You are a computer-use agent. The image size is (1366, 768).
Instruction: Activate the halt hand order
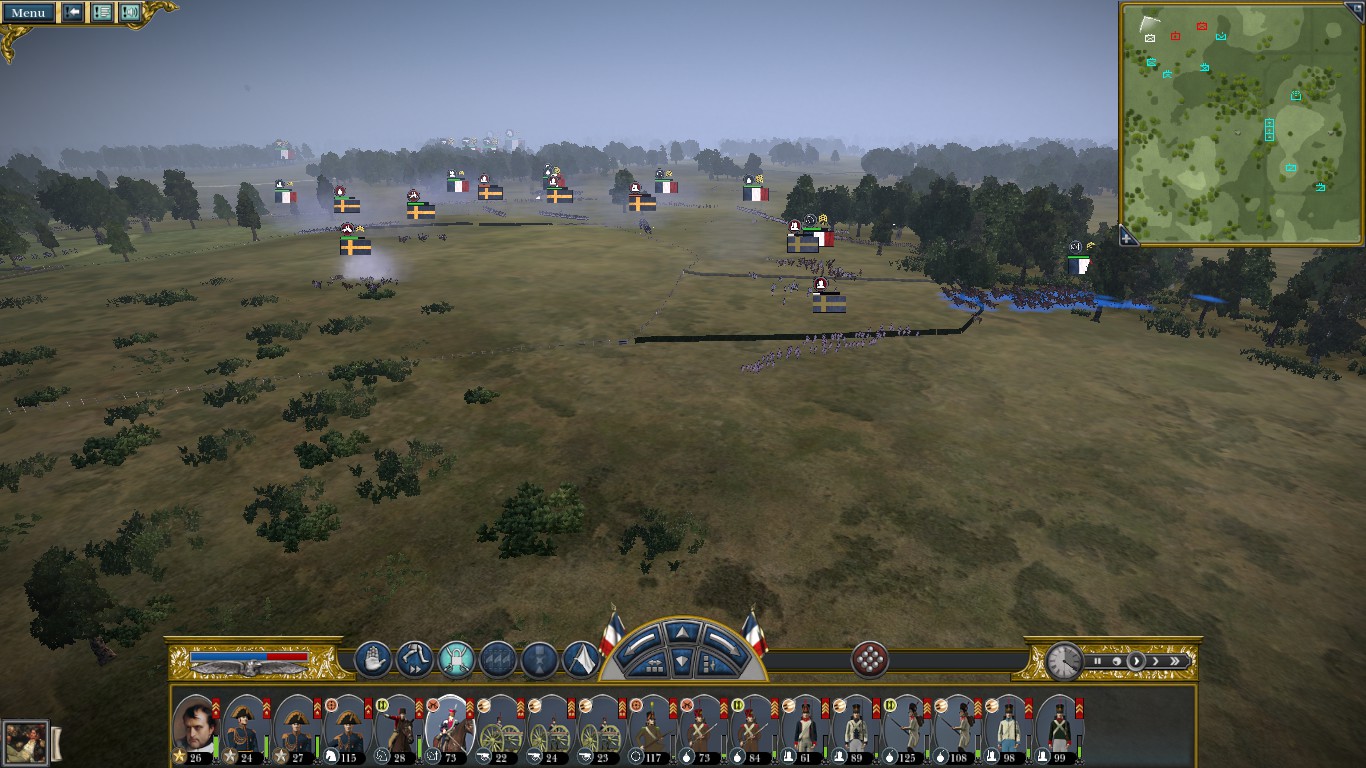pyautogui.click(x=373, y=660)
